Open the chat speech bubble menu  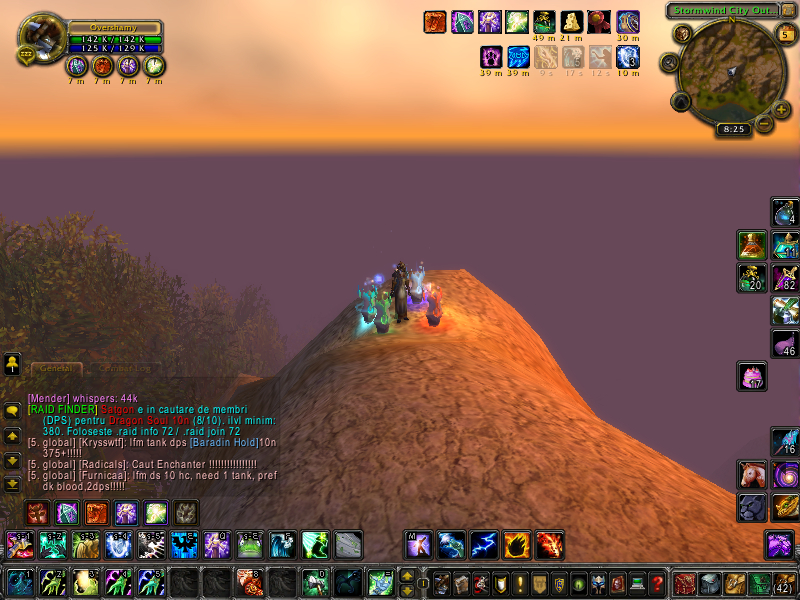(12, 411)
